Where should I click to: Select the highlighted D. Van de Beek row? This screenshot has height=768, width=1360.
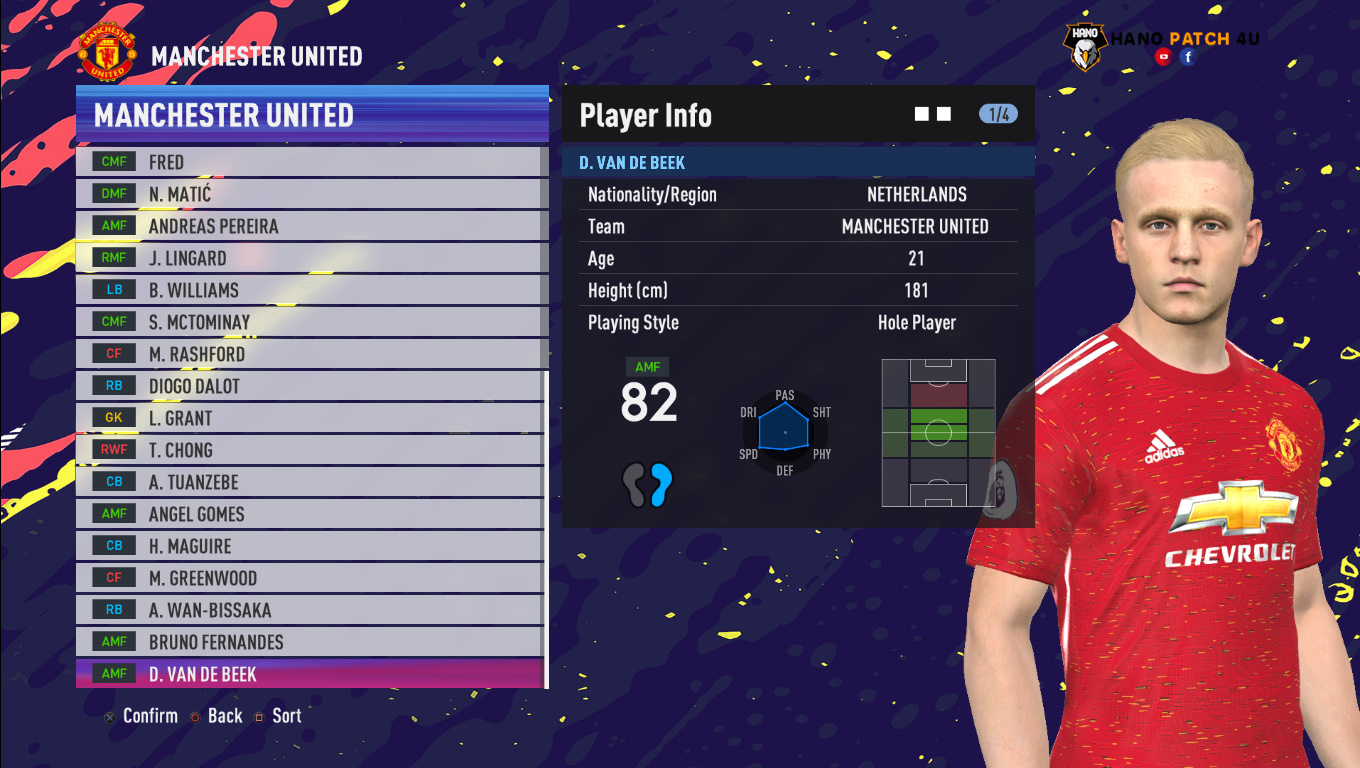pos(310,674)
